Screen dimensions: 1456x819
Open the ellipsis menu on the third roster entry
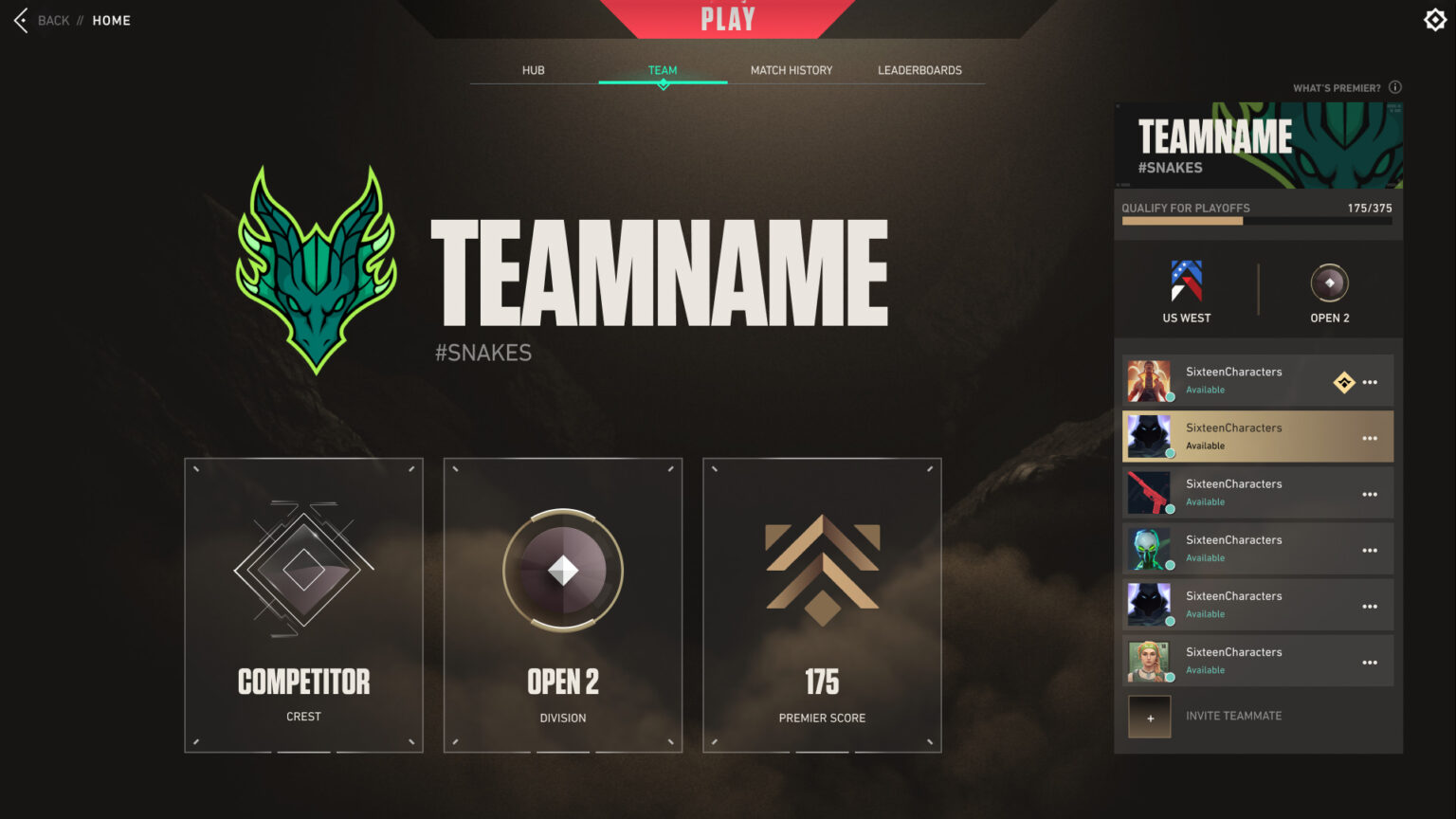(x=1370, y=493)
